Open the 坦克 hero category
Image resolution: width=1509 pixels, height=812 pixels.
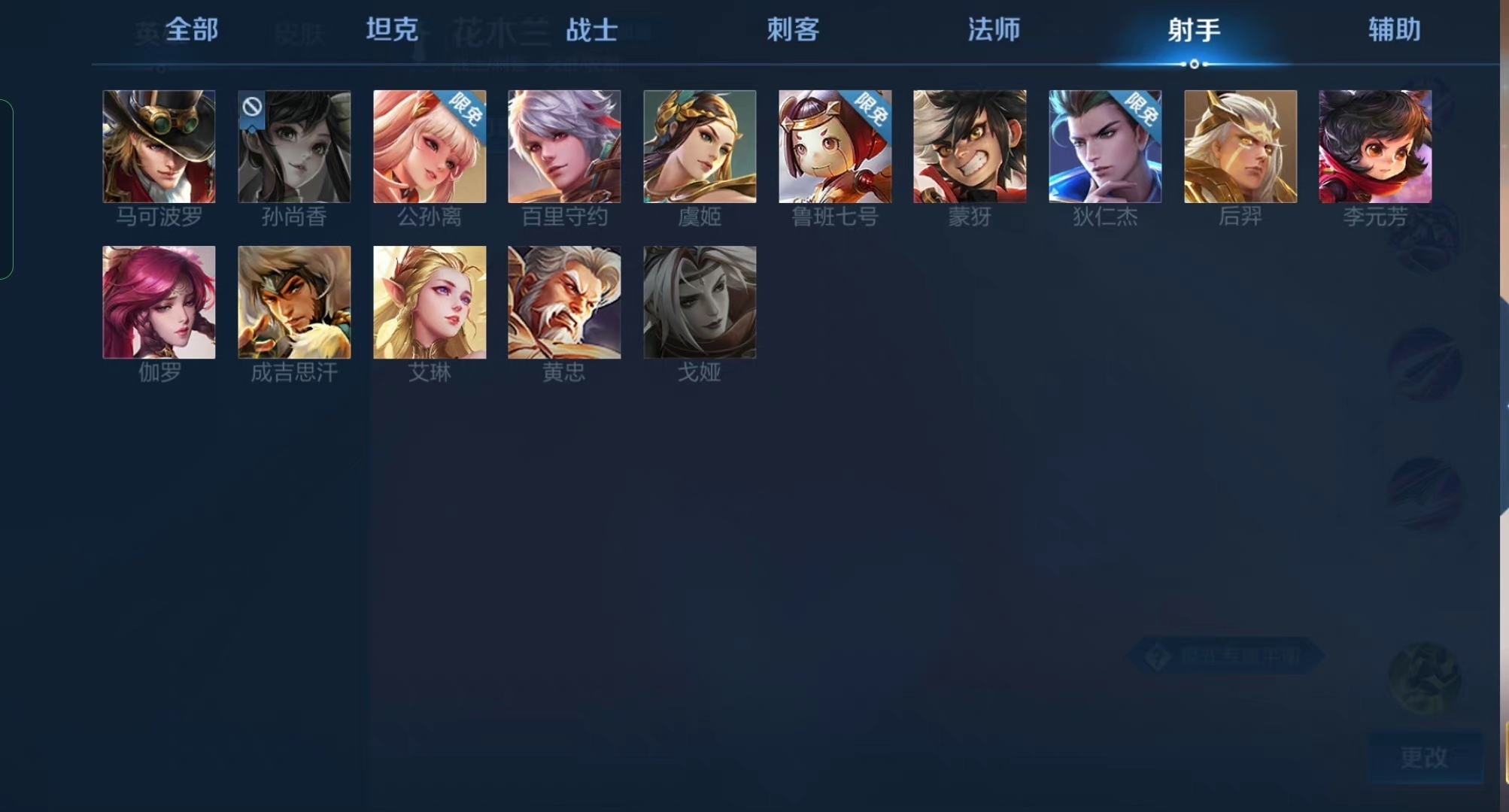click(x=391, y=30)
